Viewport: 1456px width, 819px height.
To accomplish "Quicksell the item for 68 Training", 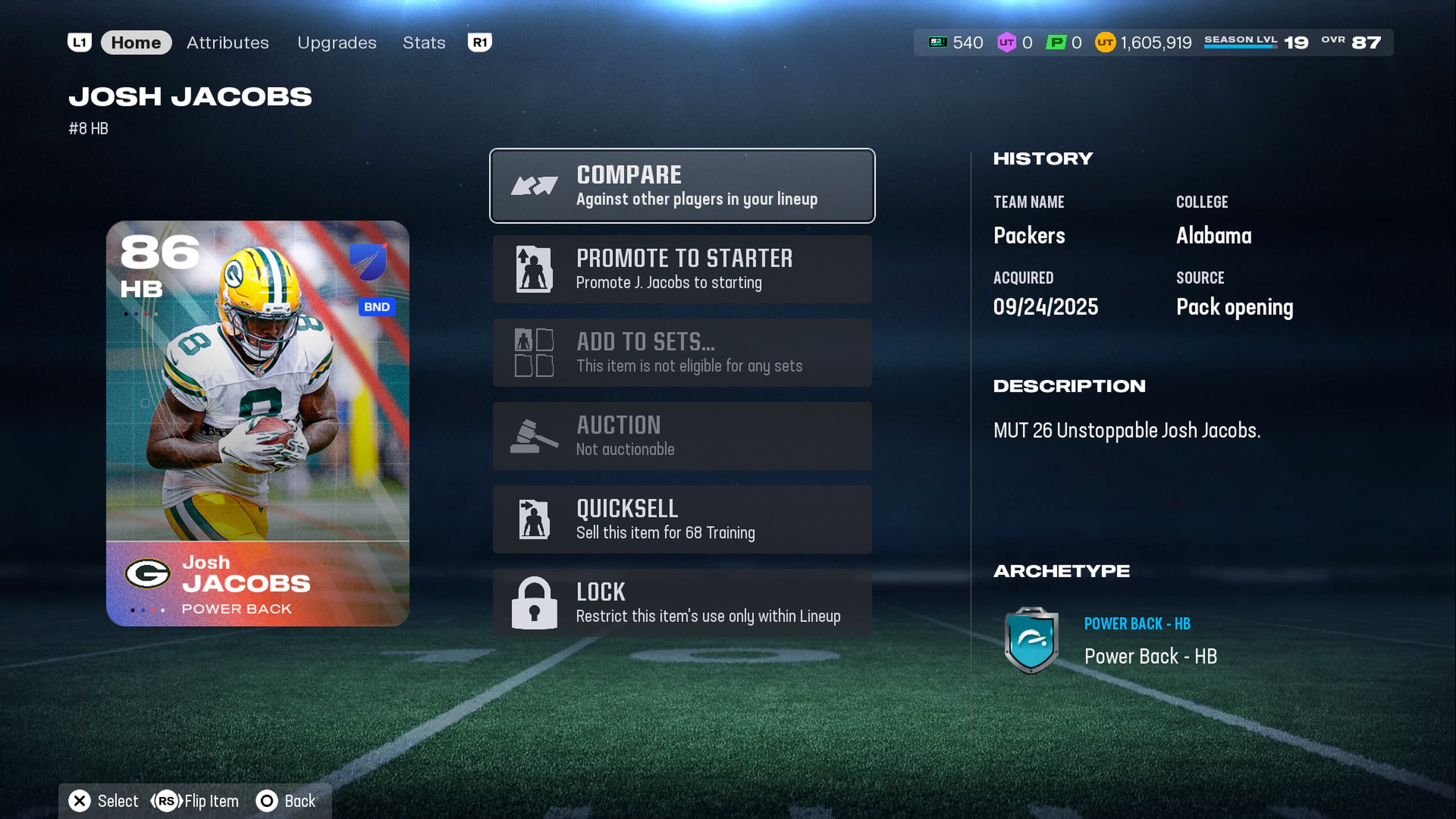I will coord(682,519).
